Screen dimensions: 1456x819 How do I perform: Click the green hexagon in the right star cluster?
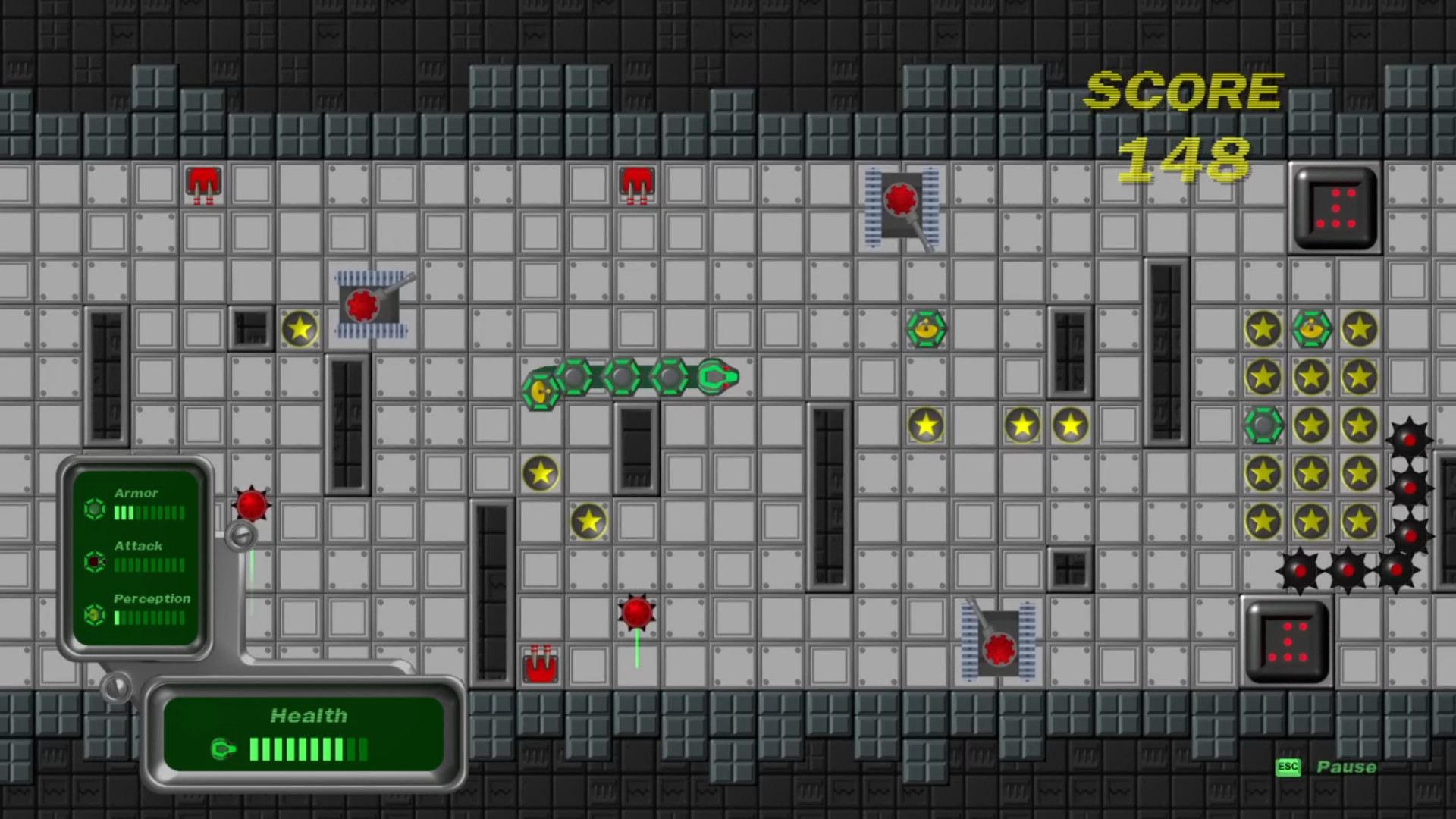click(1264, 426)
